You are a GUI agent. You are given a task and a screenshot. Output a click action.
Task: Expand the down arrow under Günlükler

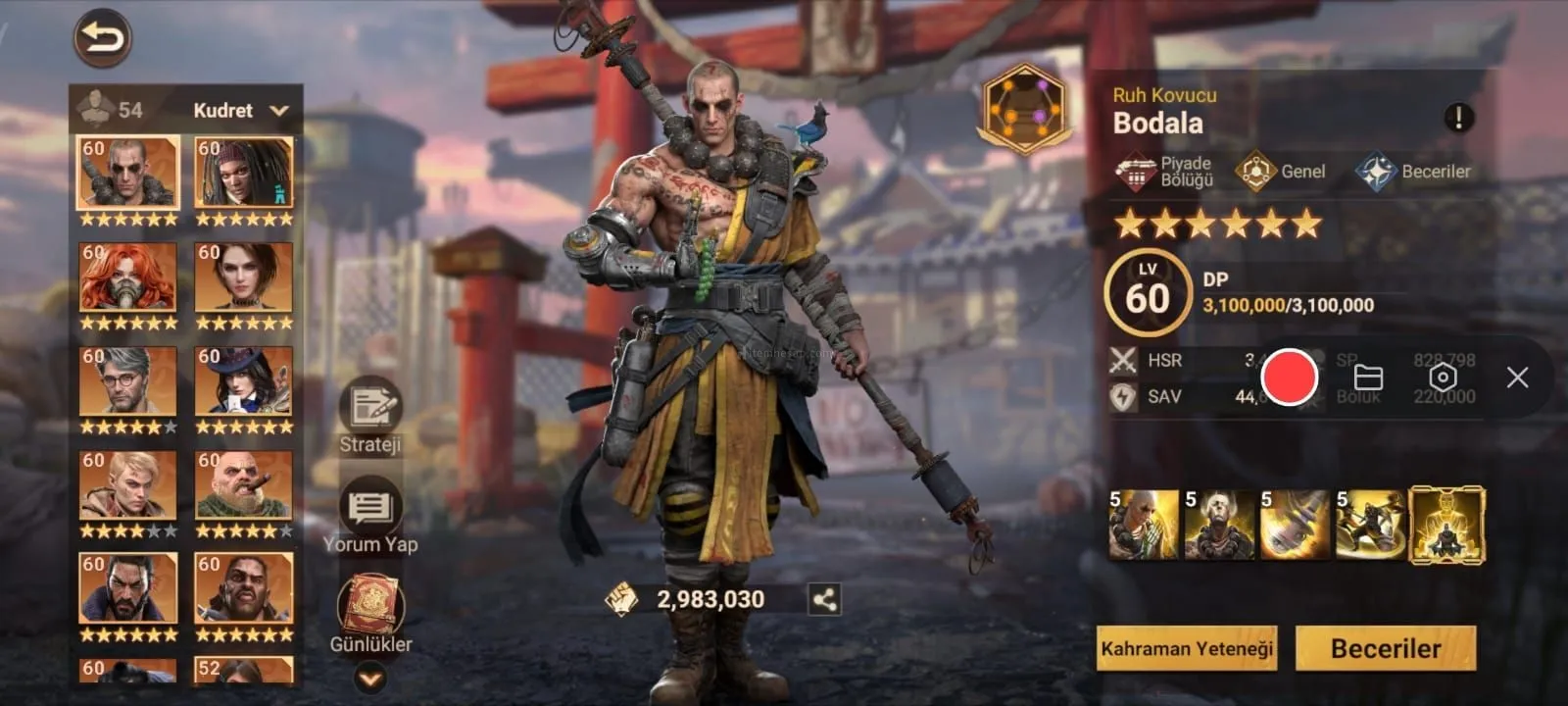tap(369, 678)
